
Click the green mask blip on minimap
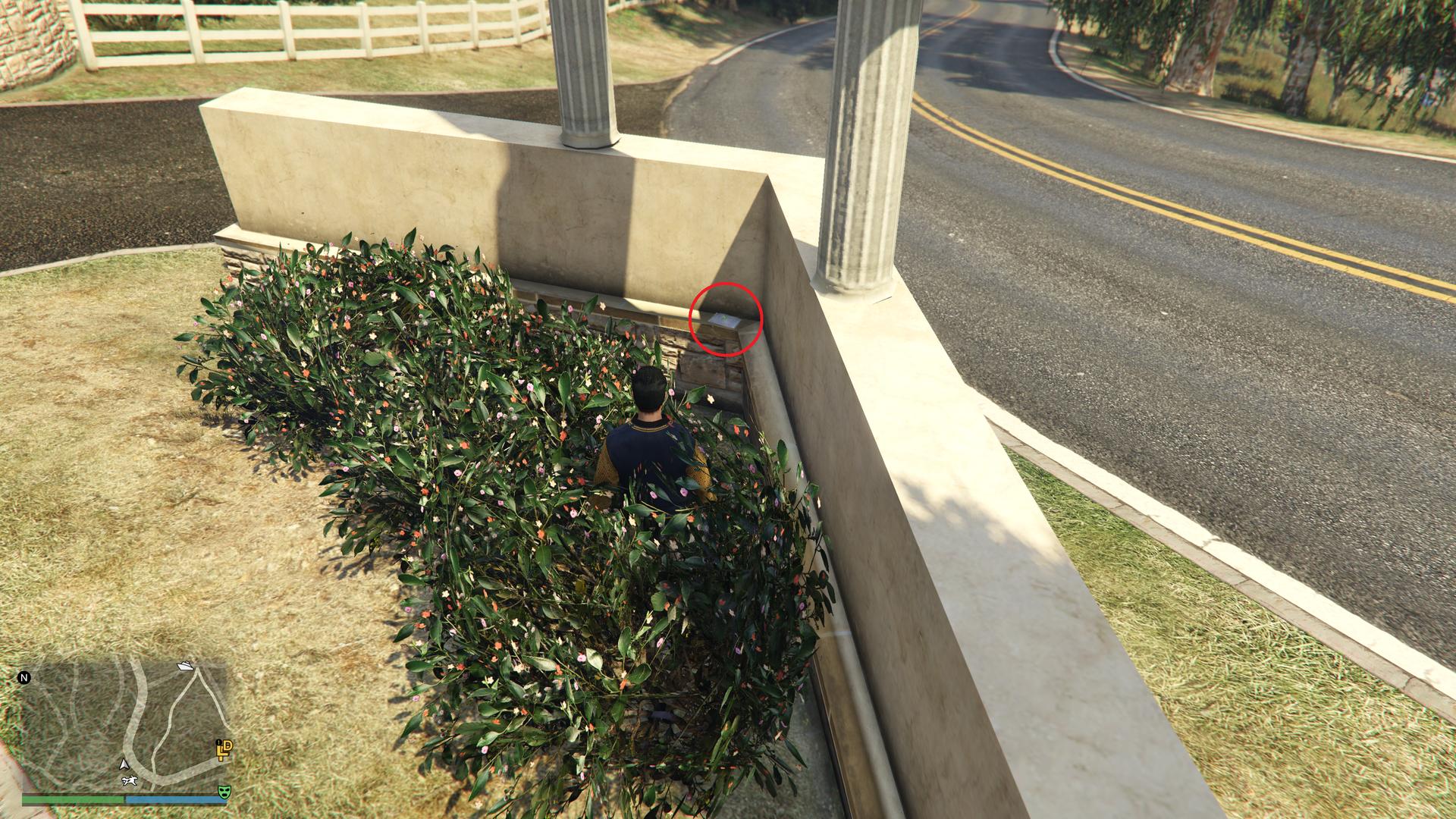pos(224,792)
